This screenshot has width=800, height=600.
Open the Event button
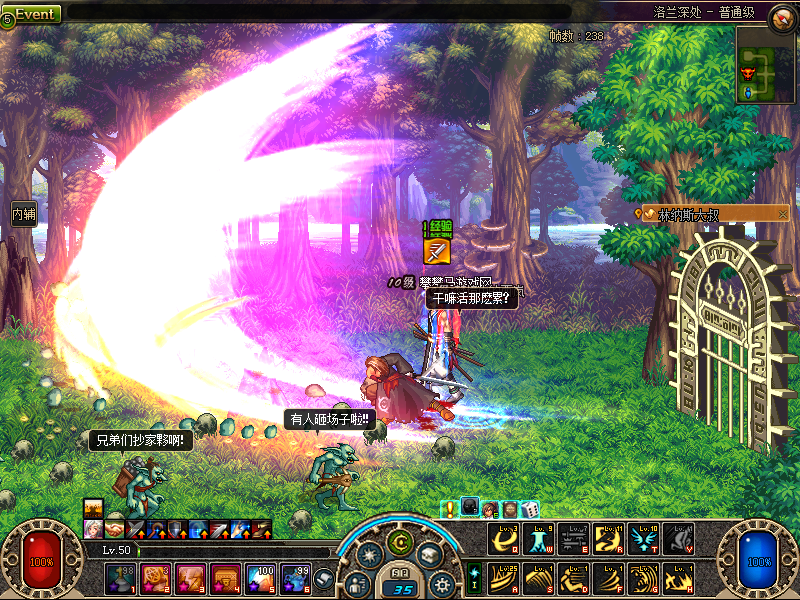pos(33,14)
